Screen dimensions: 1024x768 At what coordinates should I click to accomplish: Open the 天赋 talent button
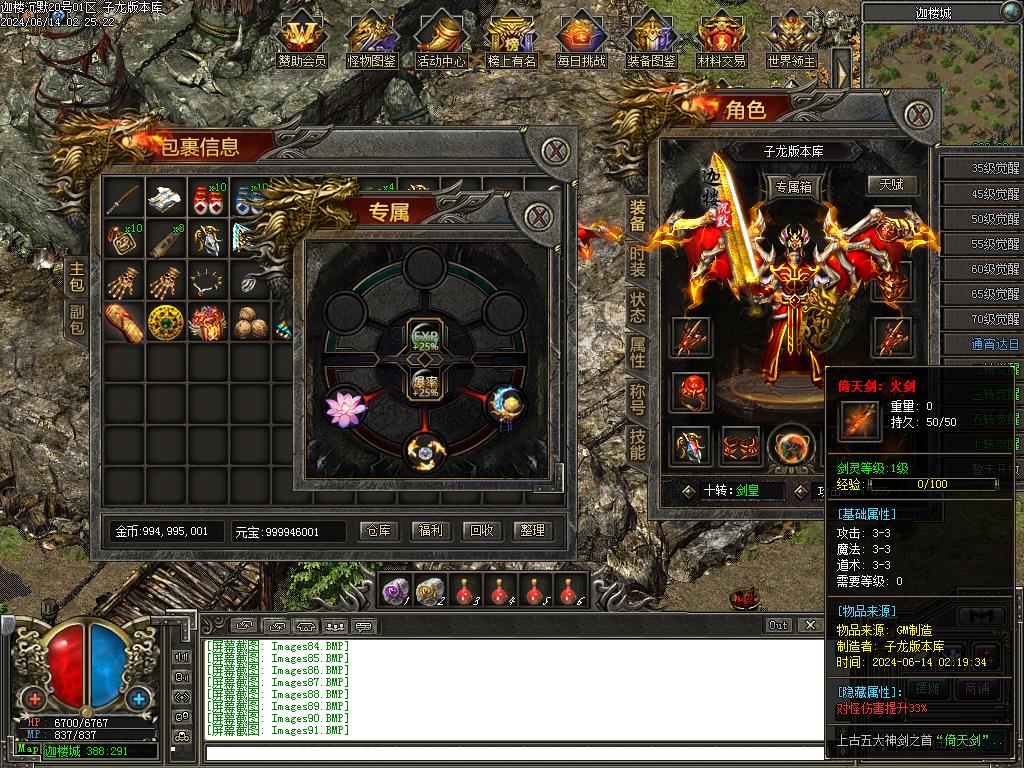(891, 185)
